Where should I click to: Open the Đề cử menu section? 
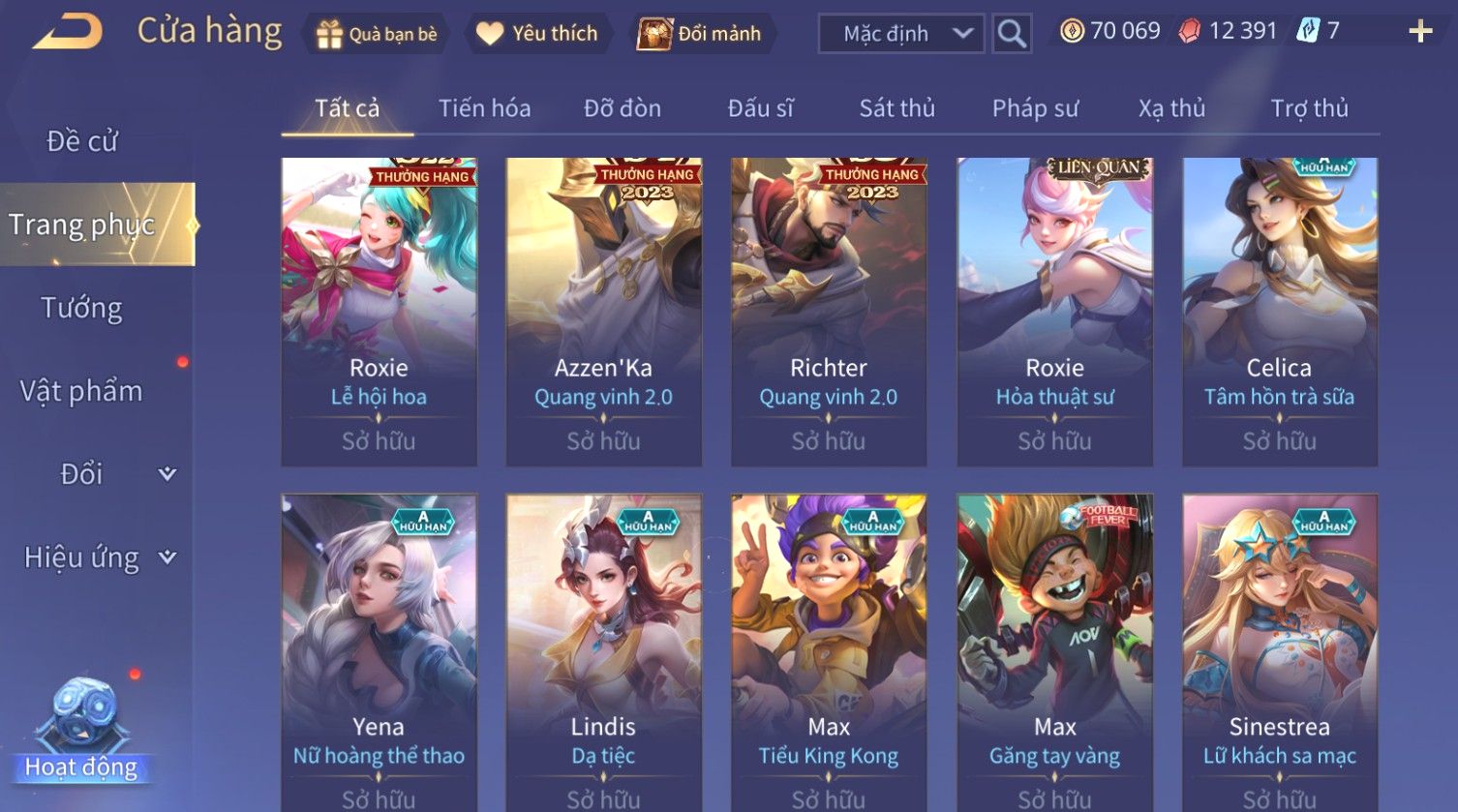[82, 141]
